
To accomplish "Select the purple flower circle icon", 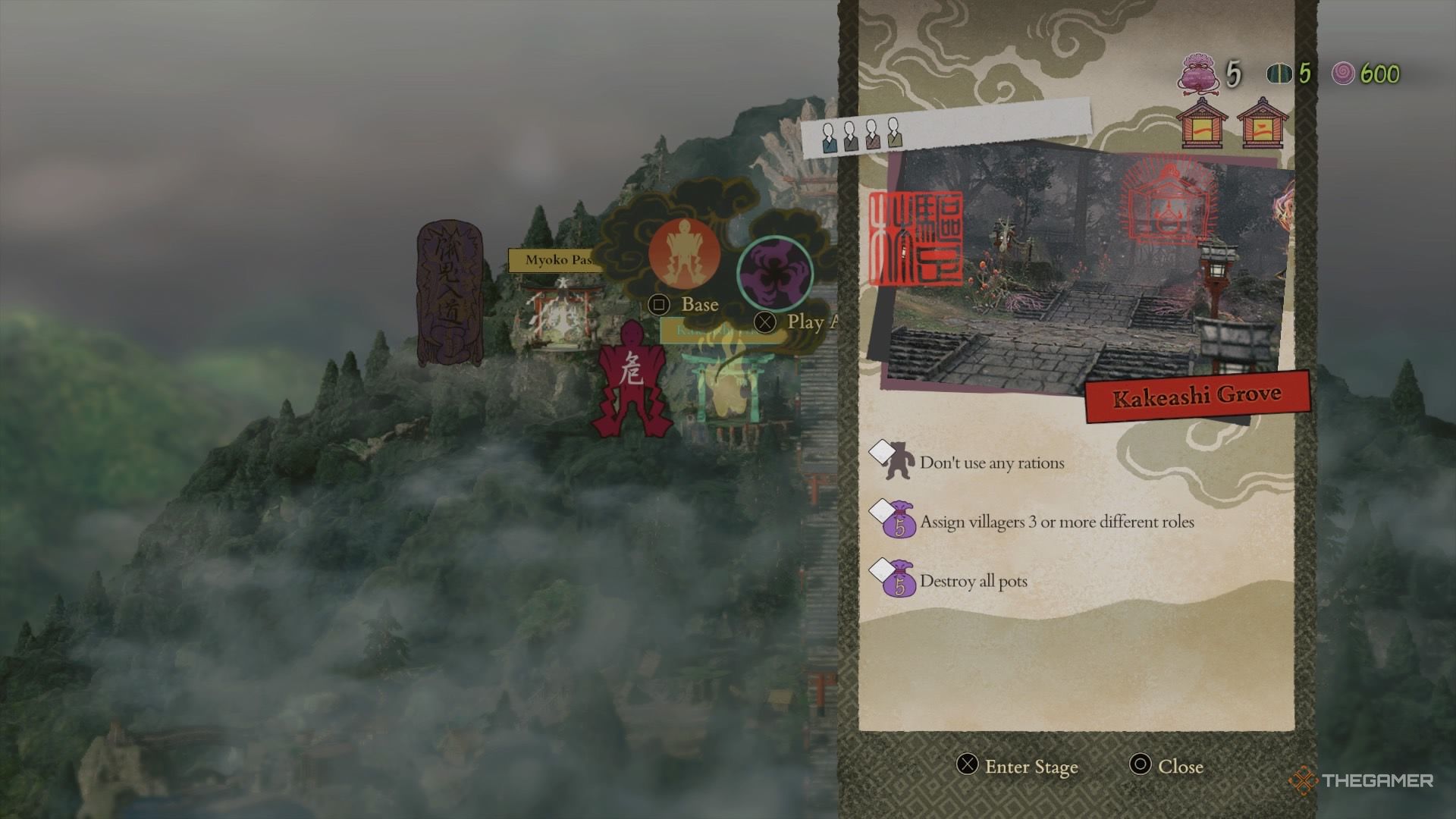I will tap(774, 273).
